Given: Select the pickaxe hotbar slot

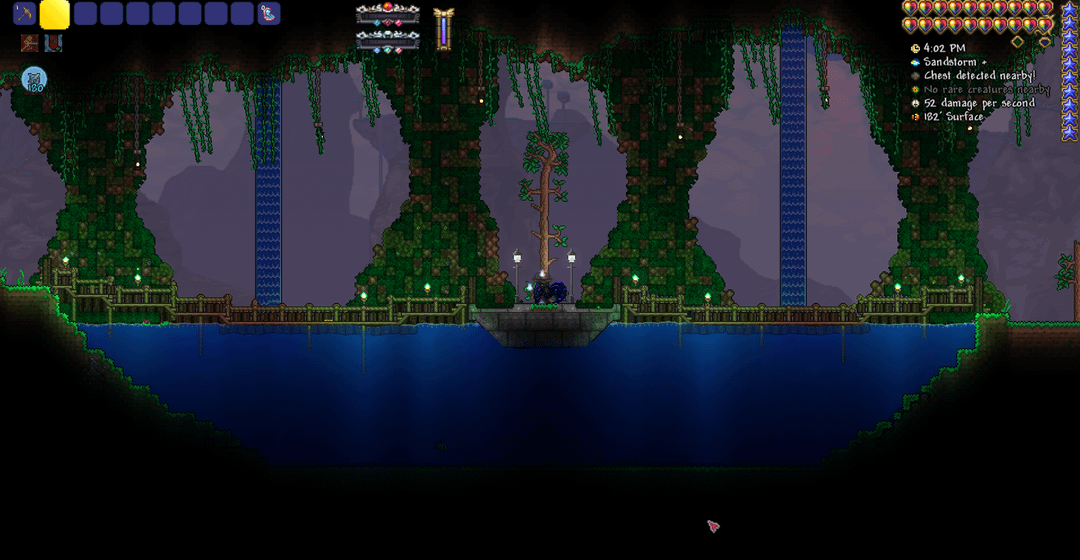Looking at the screenshot, I should point(24,14).
